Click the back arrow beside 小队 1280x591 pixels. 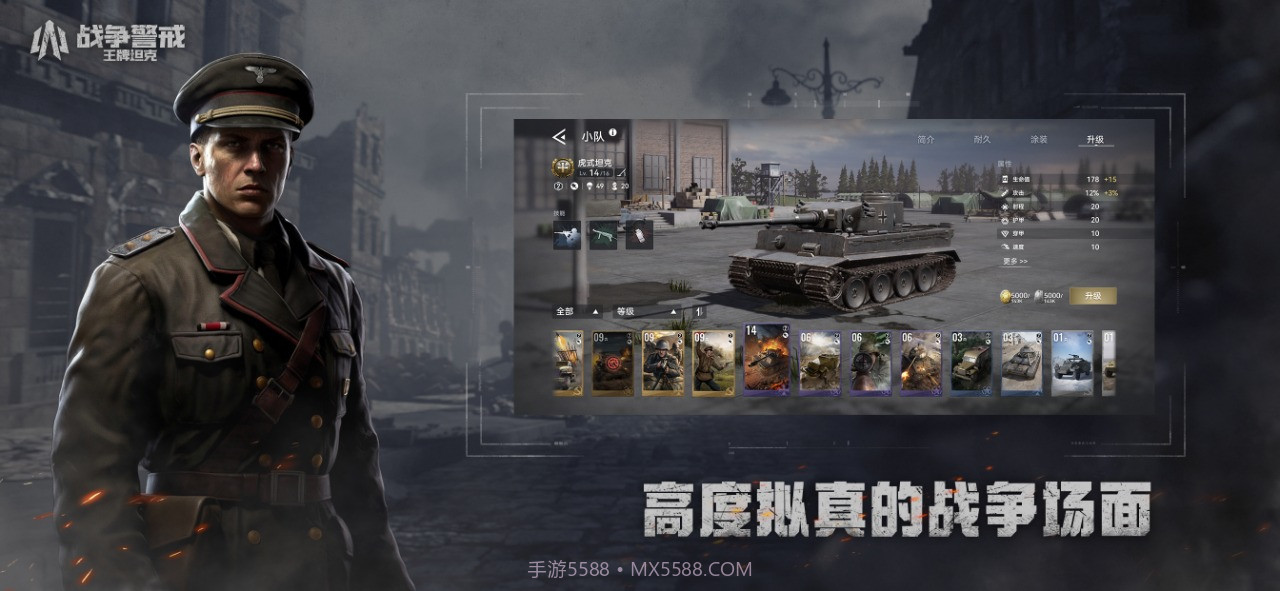(558, 136)
